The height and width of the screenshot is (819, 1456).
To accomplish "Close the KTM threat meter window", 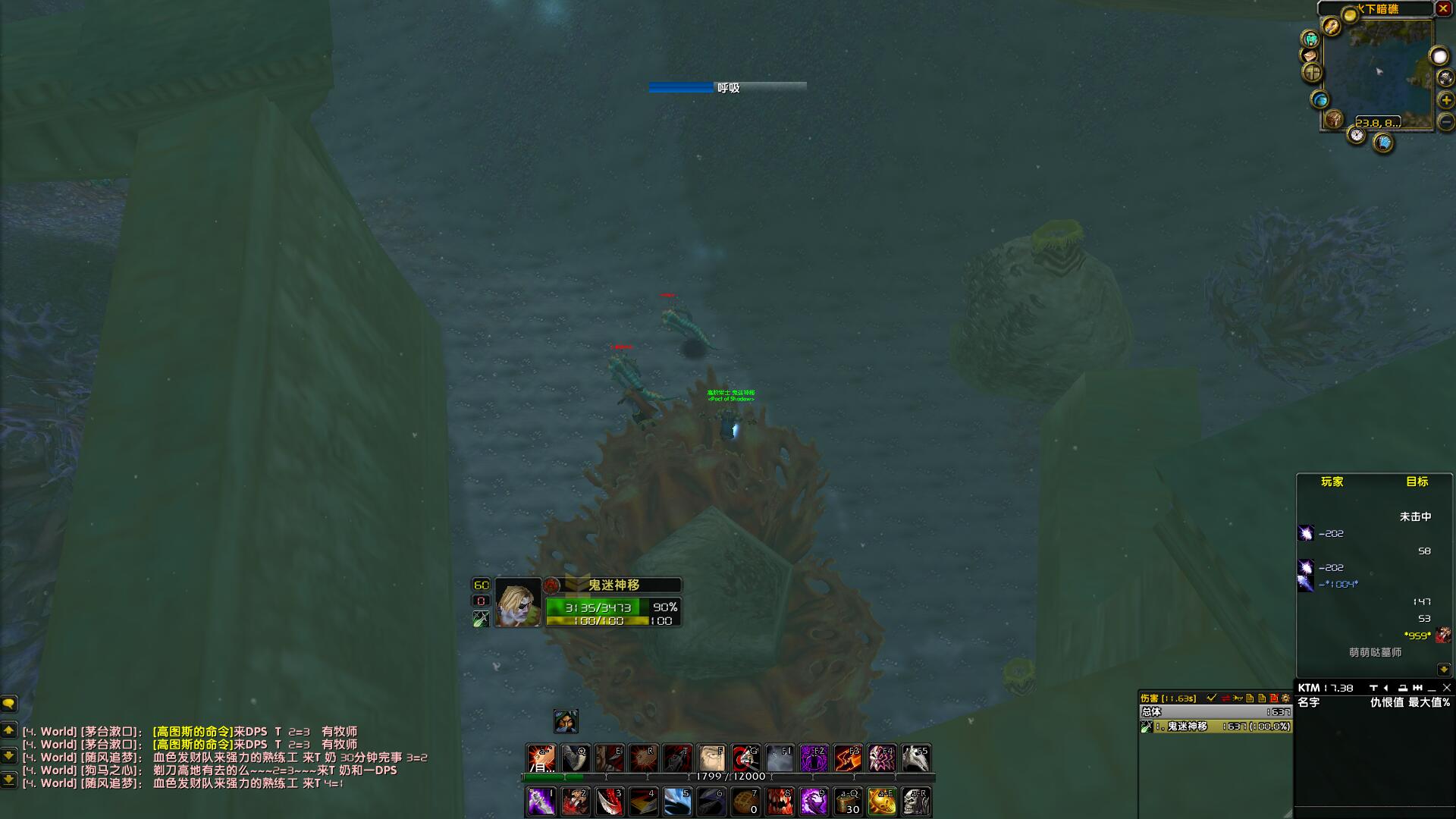I will click(x=1446, y=688).
